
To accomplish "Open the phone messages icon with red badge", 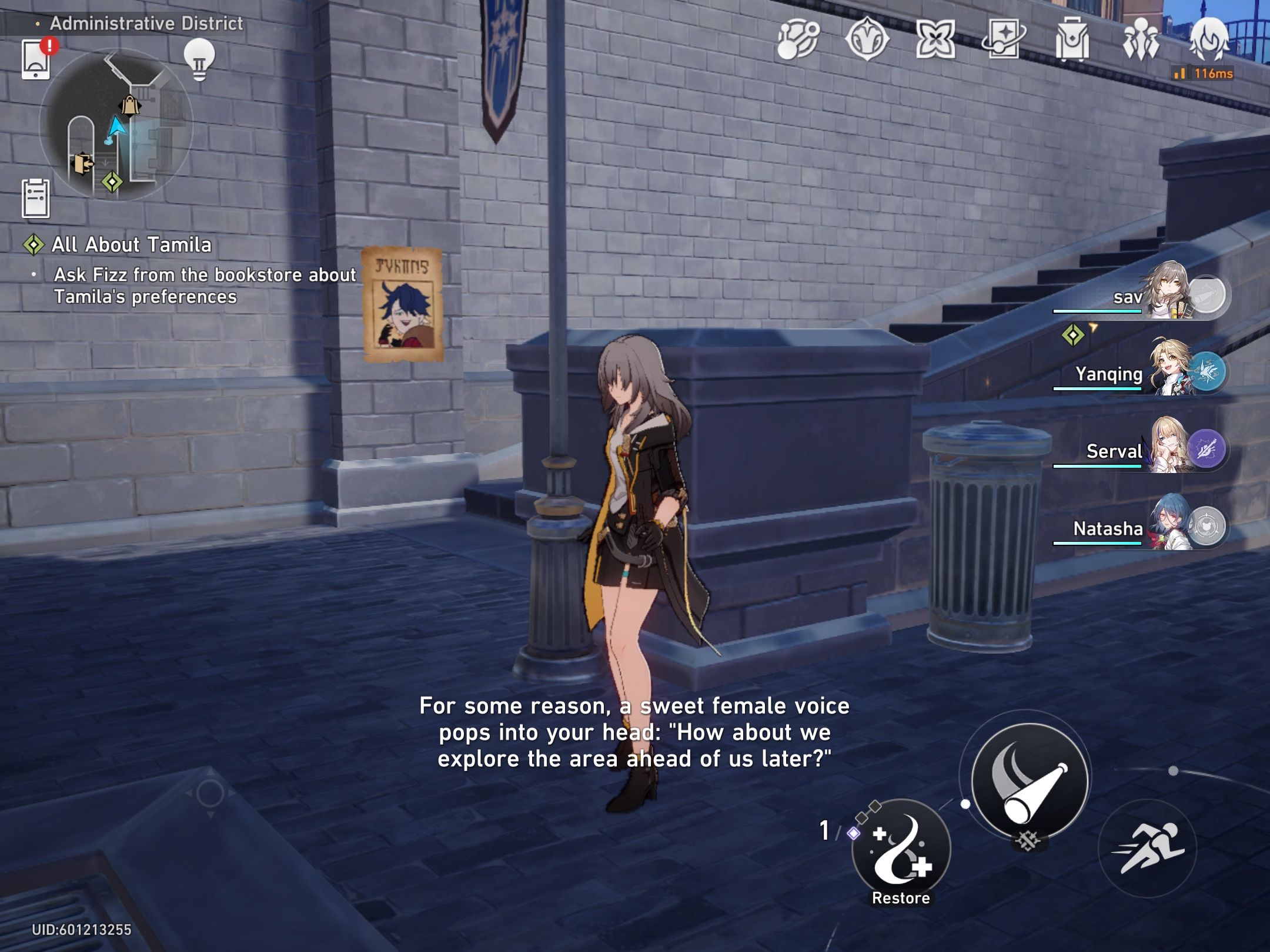I will [36, 61].
